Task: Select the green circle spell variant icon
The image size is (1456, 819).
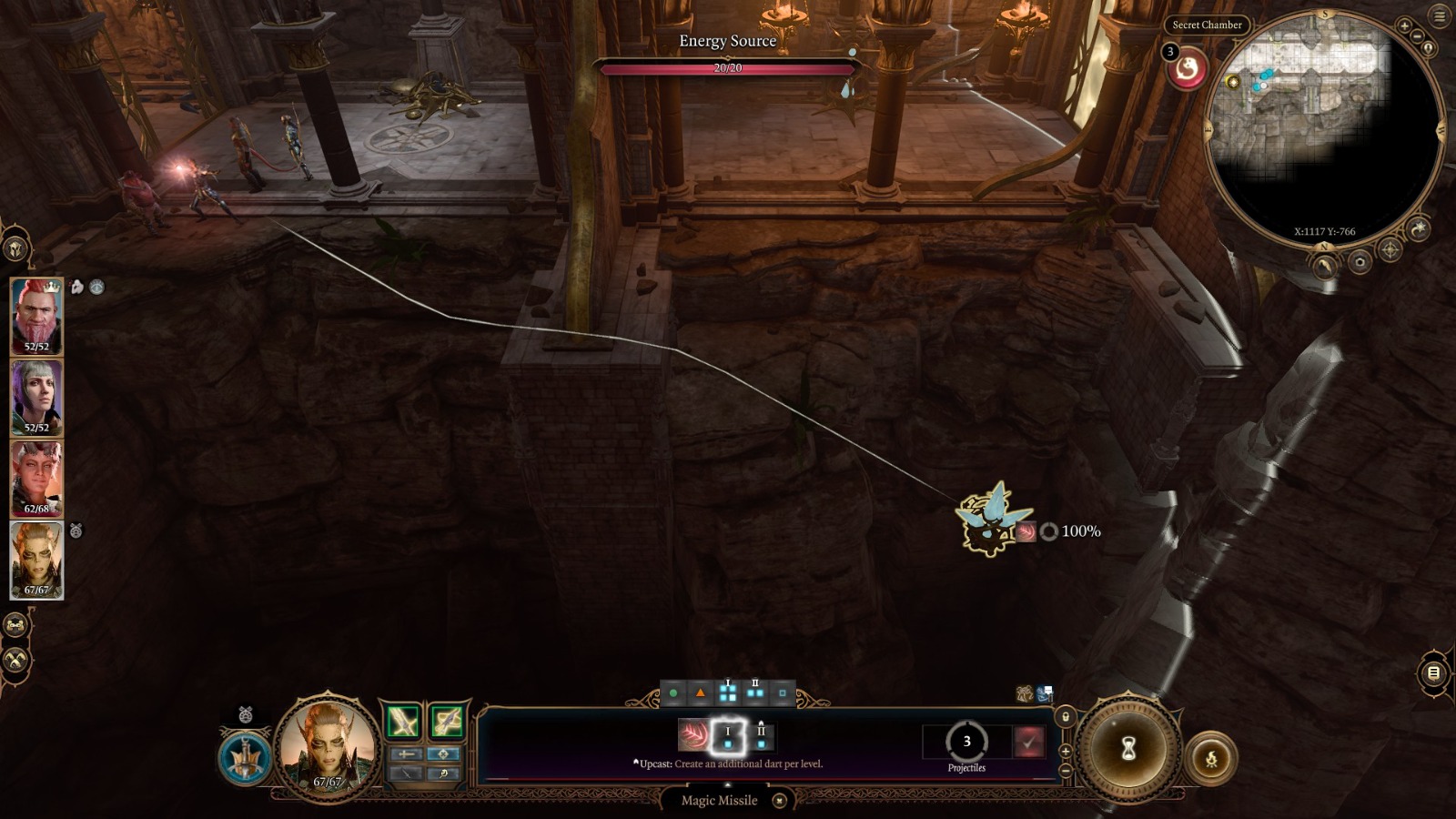Action: (673, 693)
